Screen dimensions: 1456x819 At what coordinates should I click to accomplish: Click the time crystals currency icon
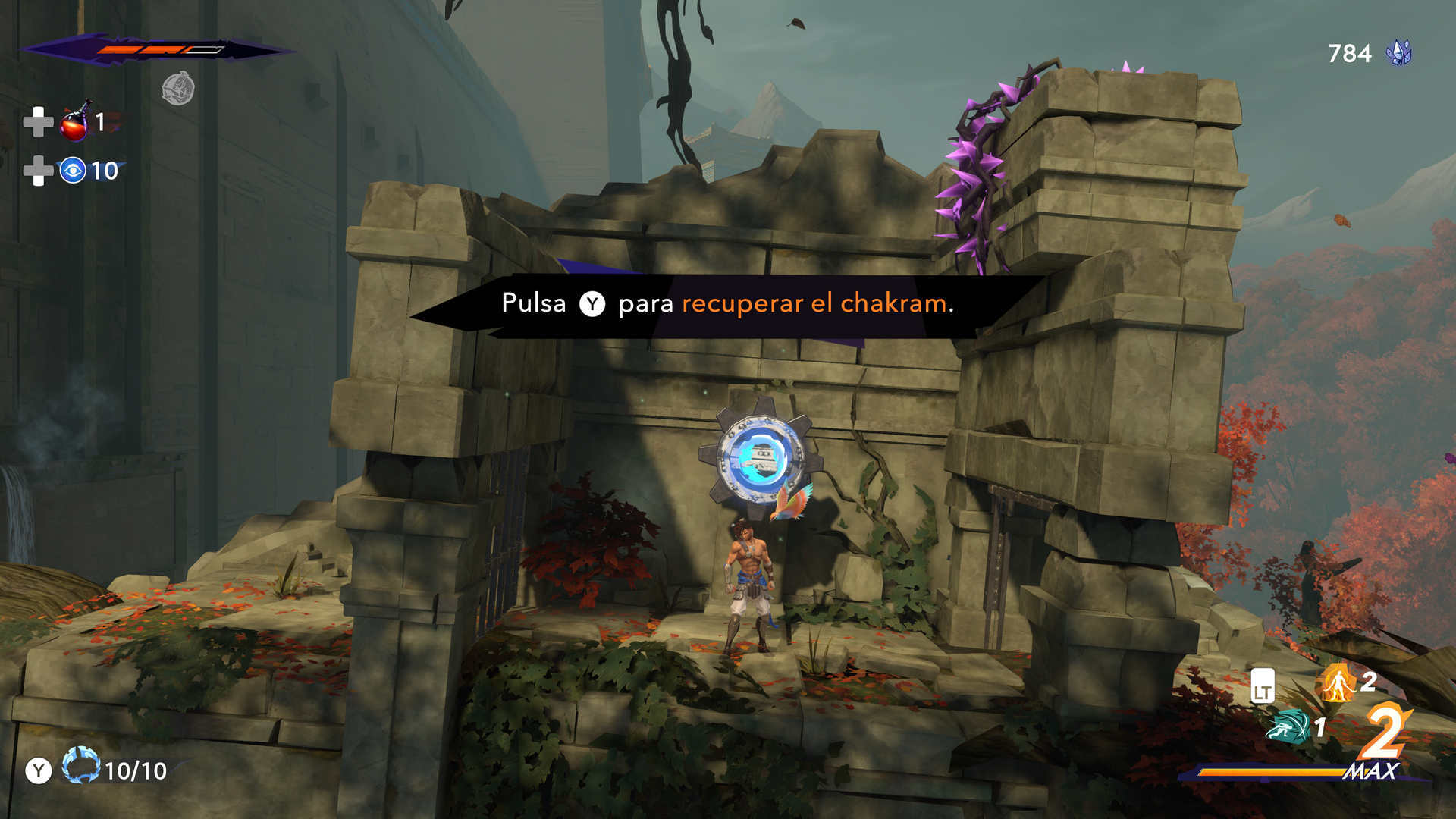tap(1398, 53)
